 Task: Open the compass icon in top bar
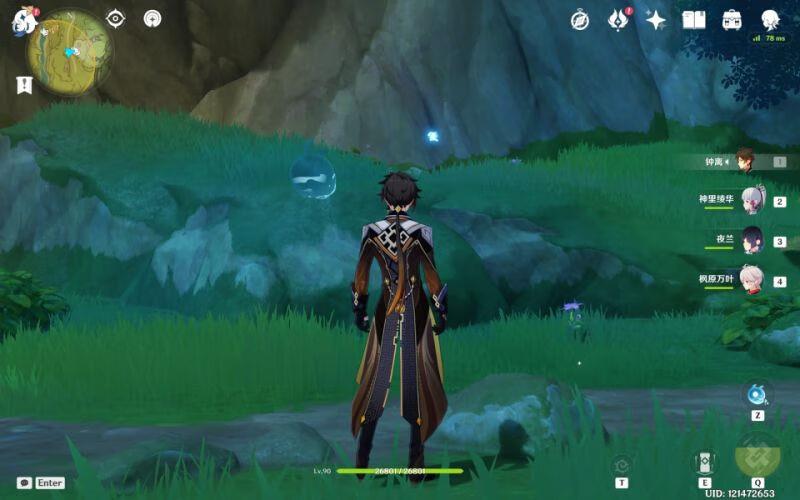(x=580, y=20)
